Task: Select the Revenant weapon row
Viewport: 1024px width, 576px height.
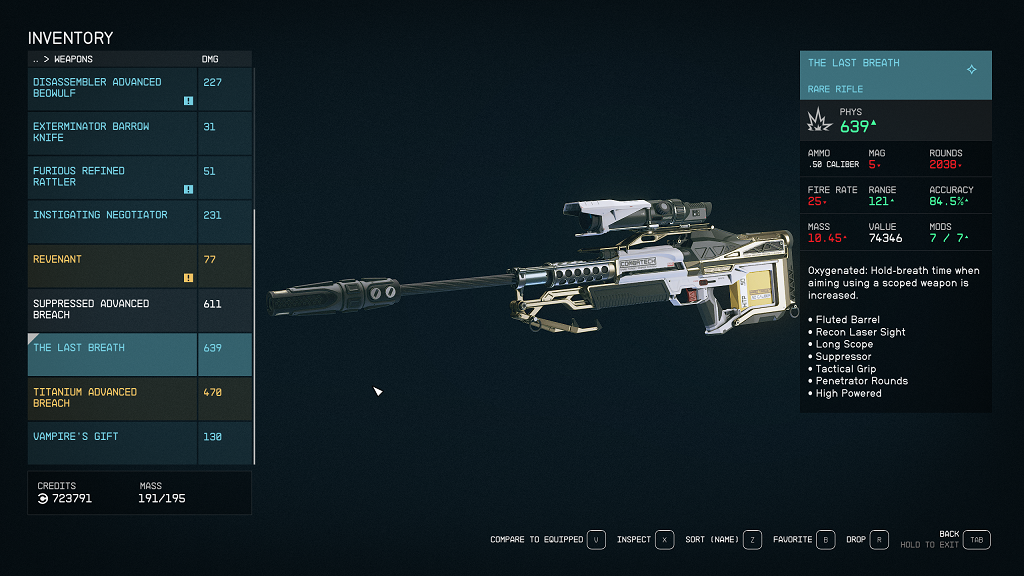Action: coord(112,265)
